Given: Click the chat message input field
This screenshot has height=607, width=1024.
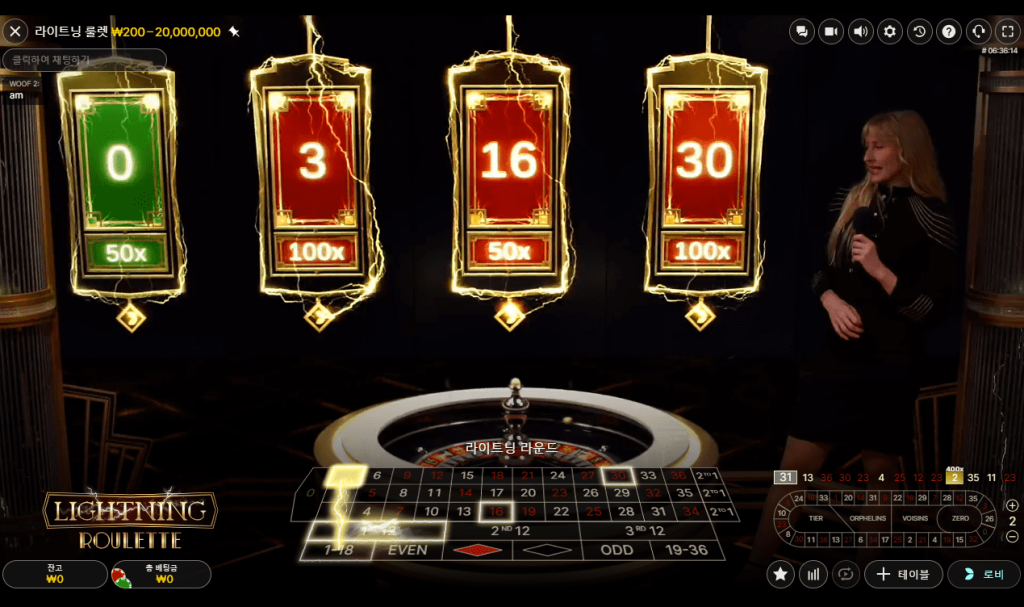Looking at the screenshot, I should coord(83,60).
